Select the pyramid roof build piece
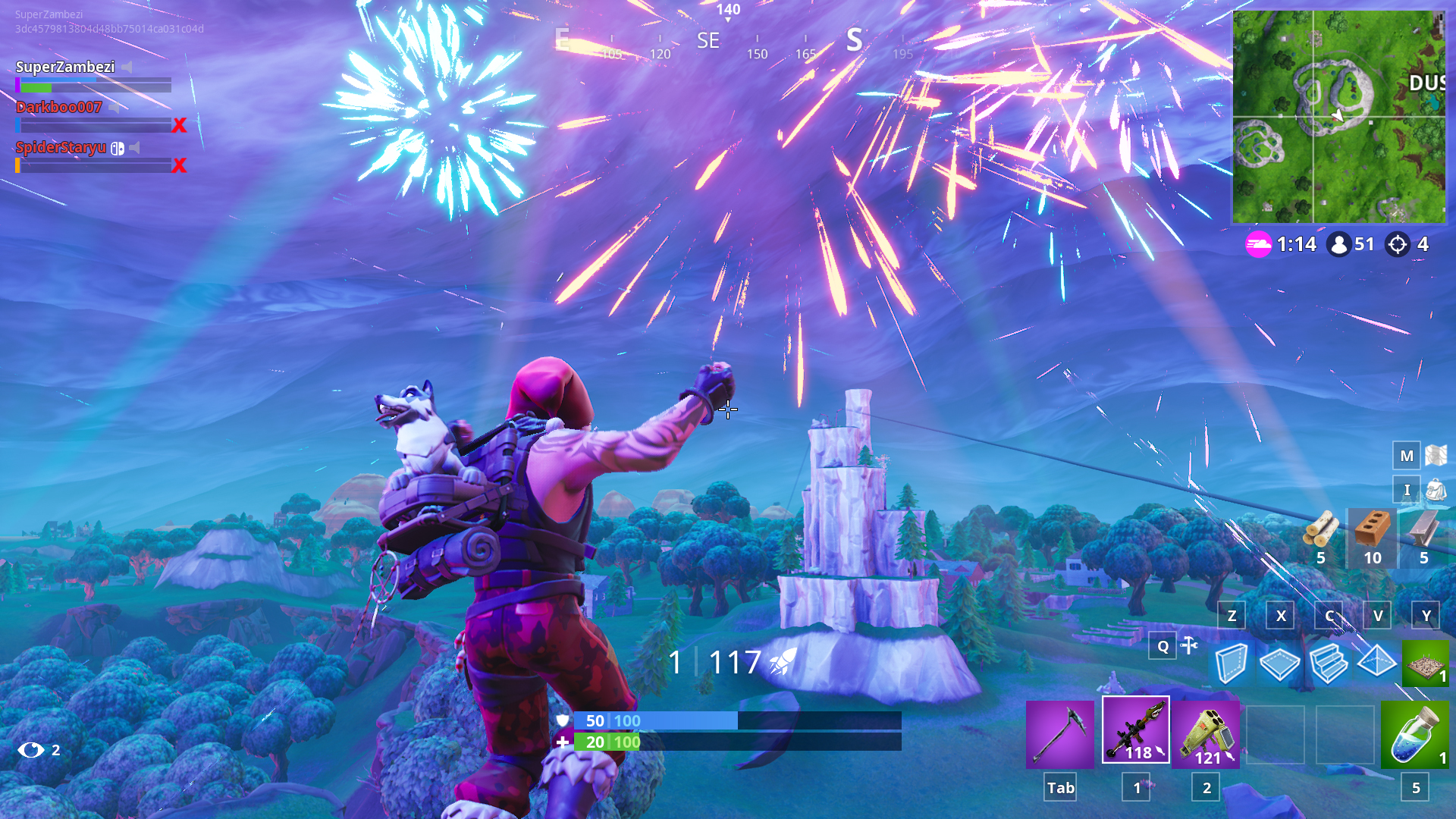The width and height of the screenshot is (1456, 819). tap(1376, 664)
